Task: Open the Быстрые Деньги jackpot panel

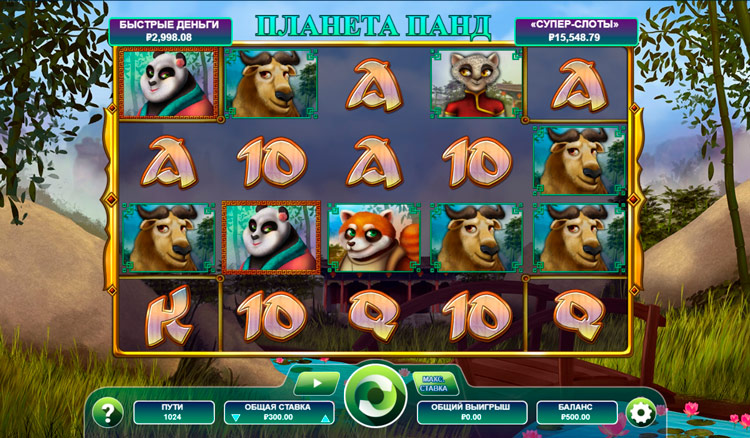Action: [171, 31]
